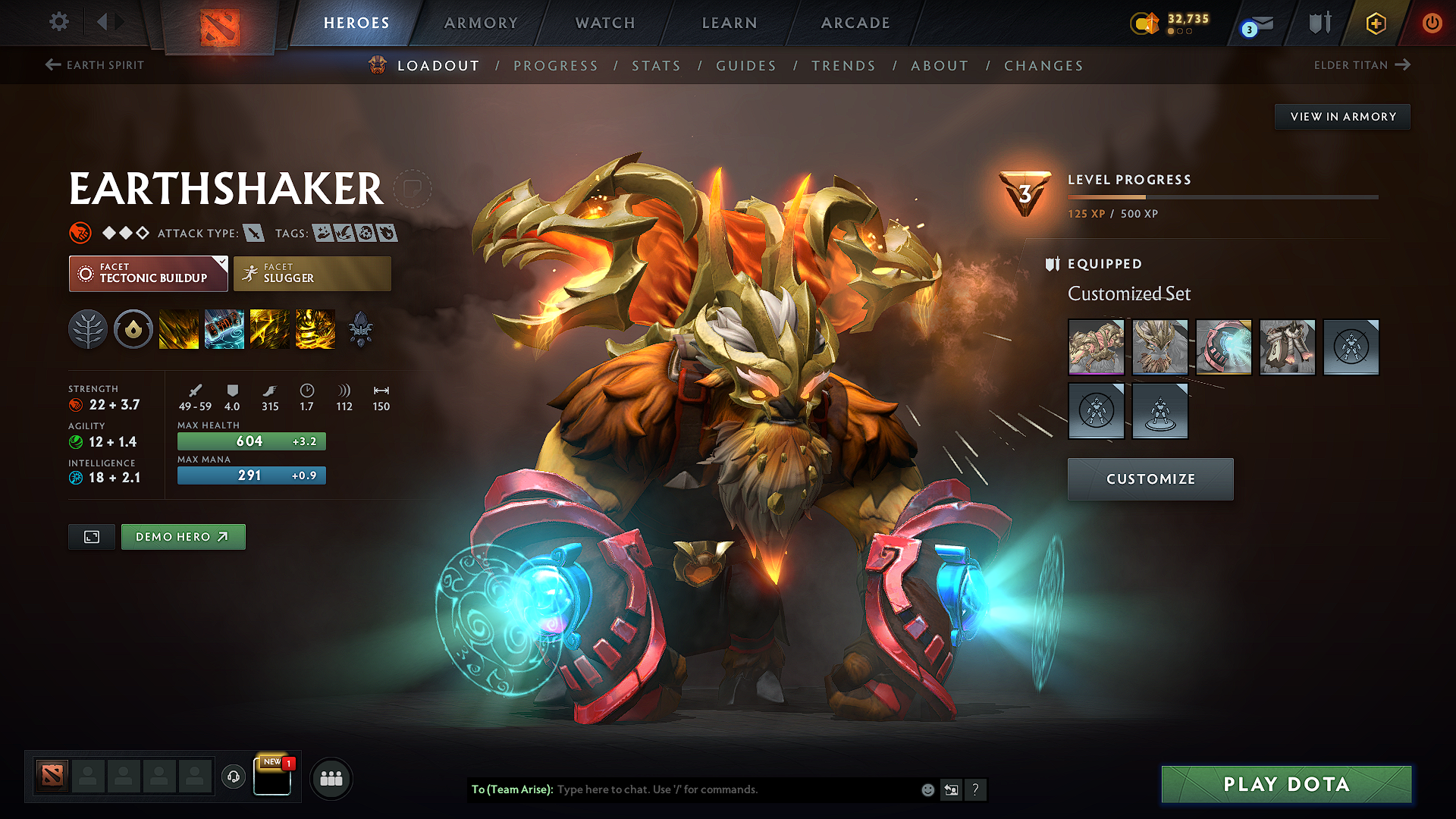Open the ARMORY menu item

(x=481, y=23)
